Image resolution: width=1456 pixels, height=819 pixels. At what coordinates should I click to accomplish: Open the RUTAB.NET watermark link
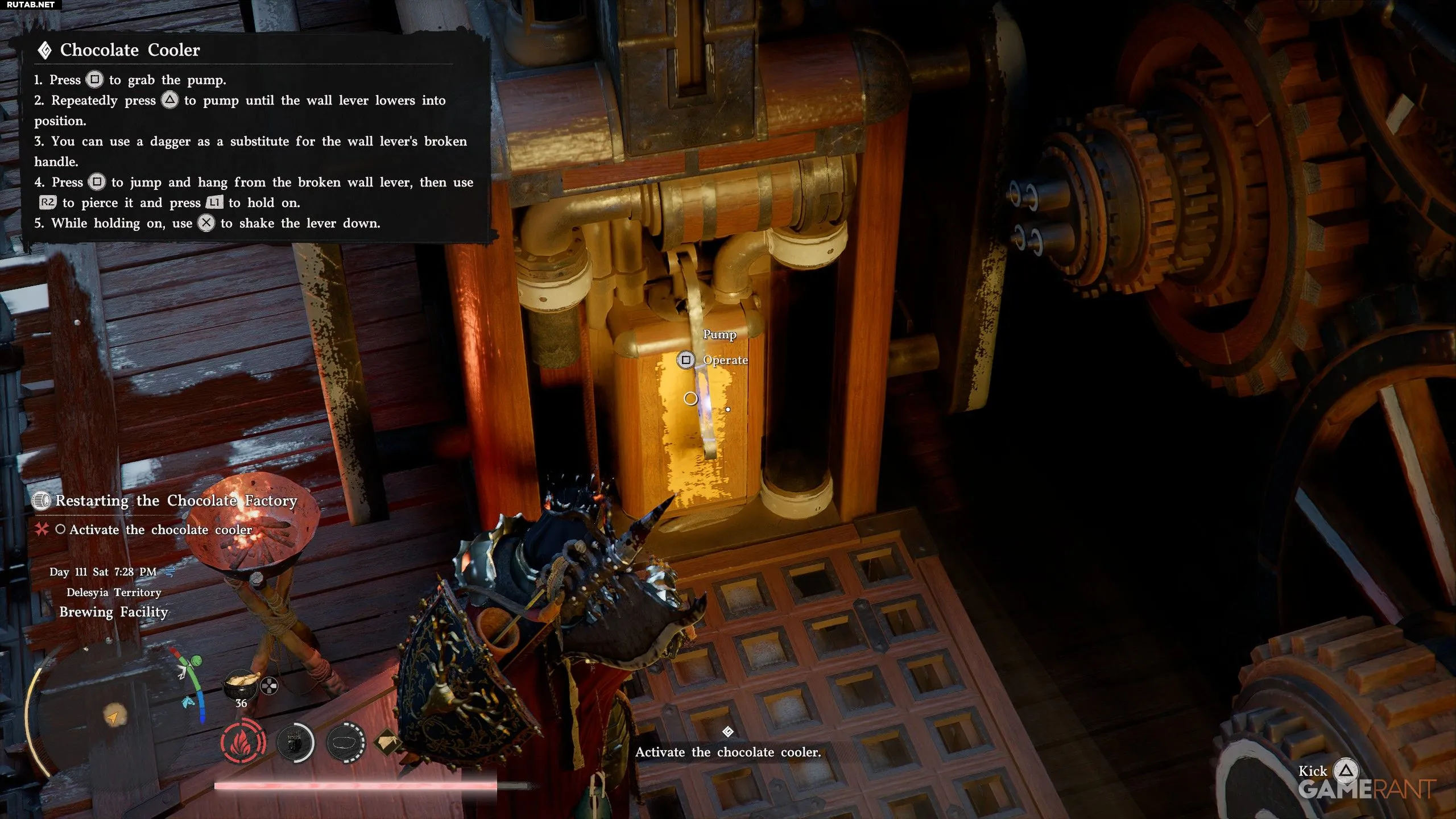pyautogui.click(x=31, y=5)
